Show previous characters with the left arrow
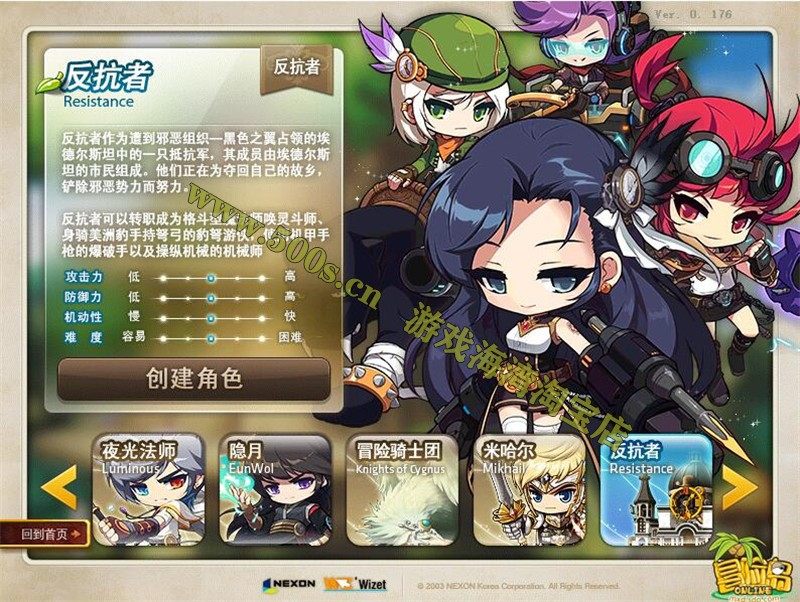 [x=59, y=487]
